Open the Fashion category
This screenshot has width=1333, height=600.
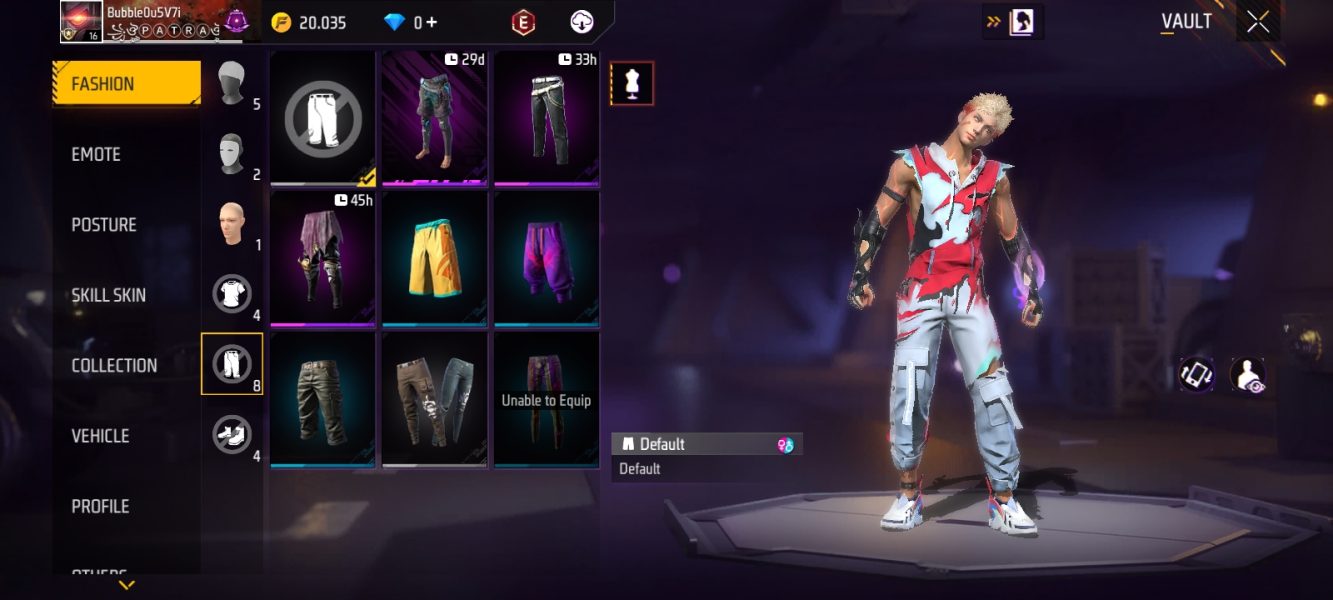tap(126, 84)
